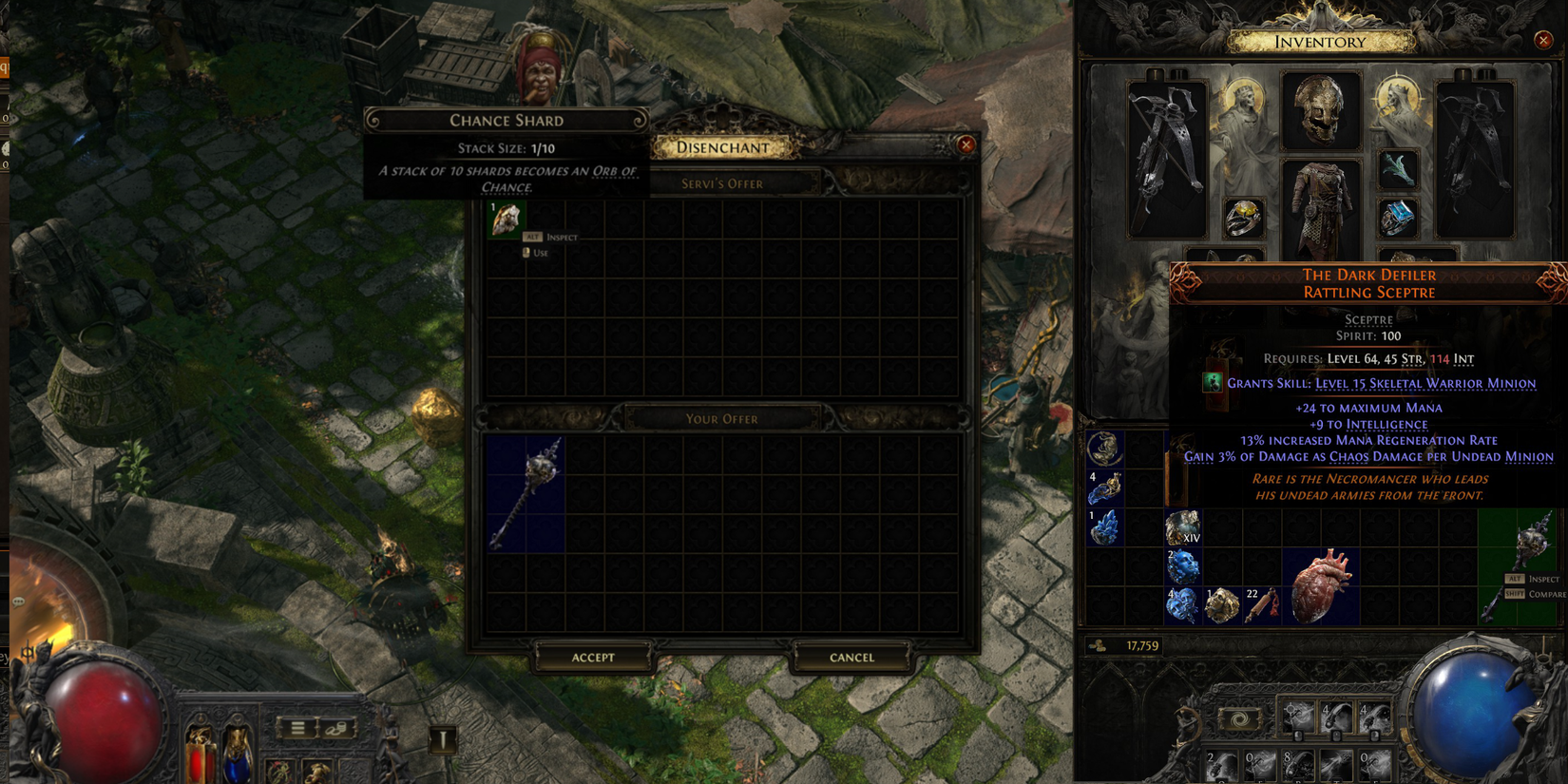Open the game options menu icon
This screenshot has height=784, width=1568.
tap(297, 728)
